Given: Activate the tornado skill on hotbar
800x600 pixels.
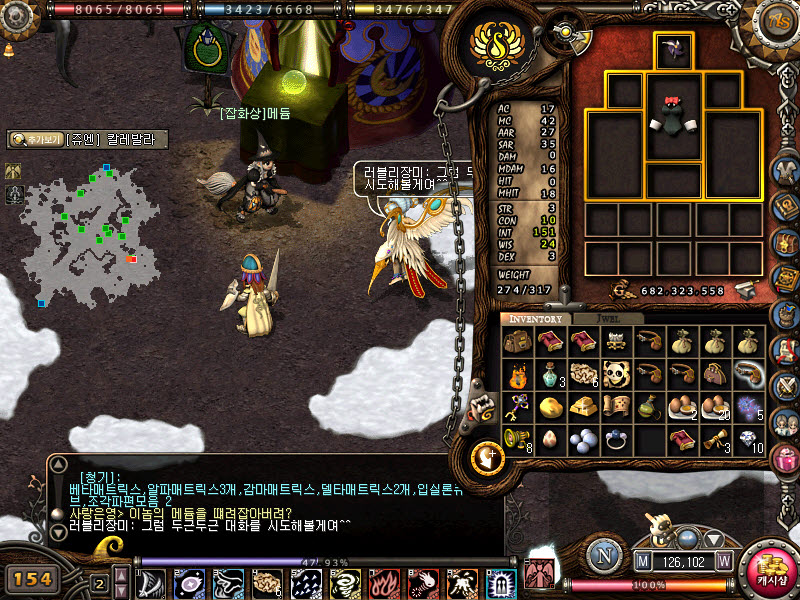Looking at the screenshot, I should point(347,582).
